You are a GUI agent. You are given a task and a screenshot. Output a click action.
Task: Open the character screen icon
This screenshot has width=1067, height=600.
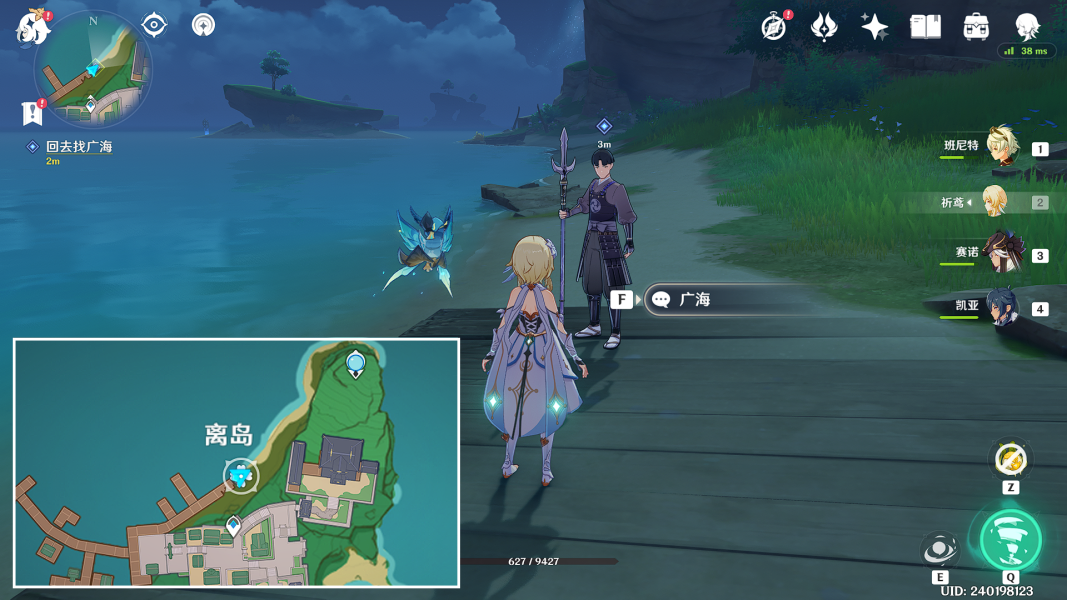point(1027,27)
